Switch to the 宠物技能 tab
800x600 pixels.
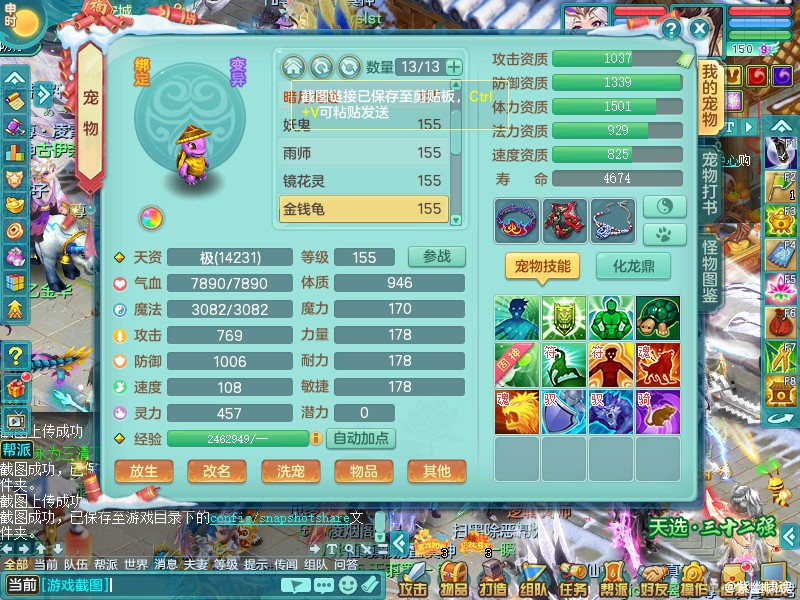pyautogui.click(x=543, y=266)
